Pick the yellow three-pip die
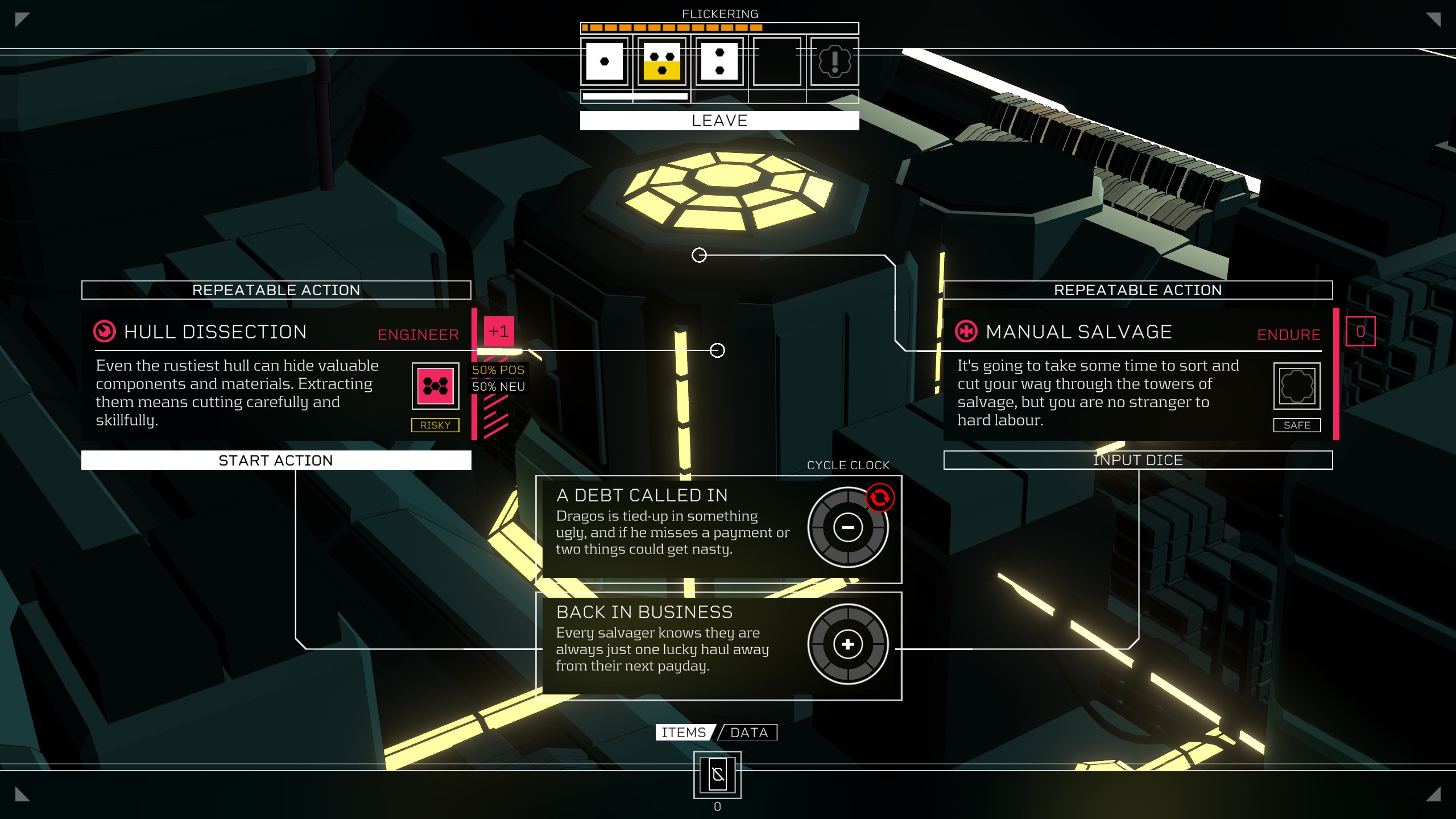This screenshot has width=1456, height=819. [662, 61]
